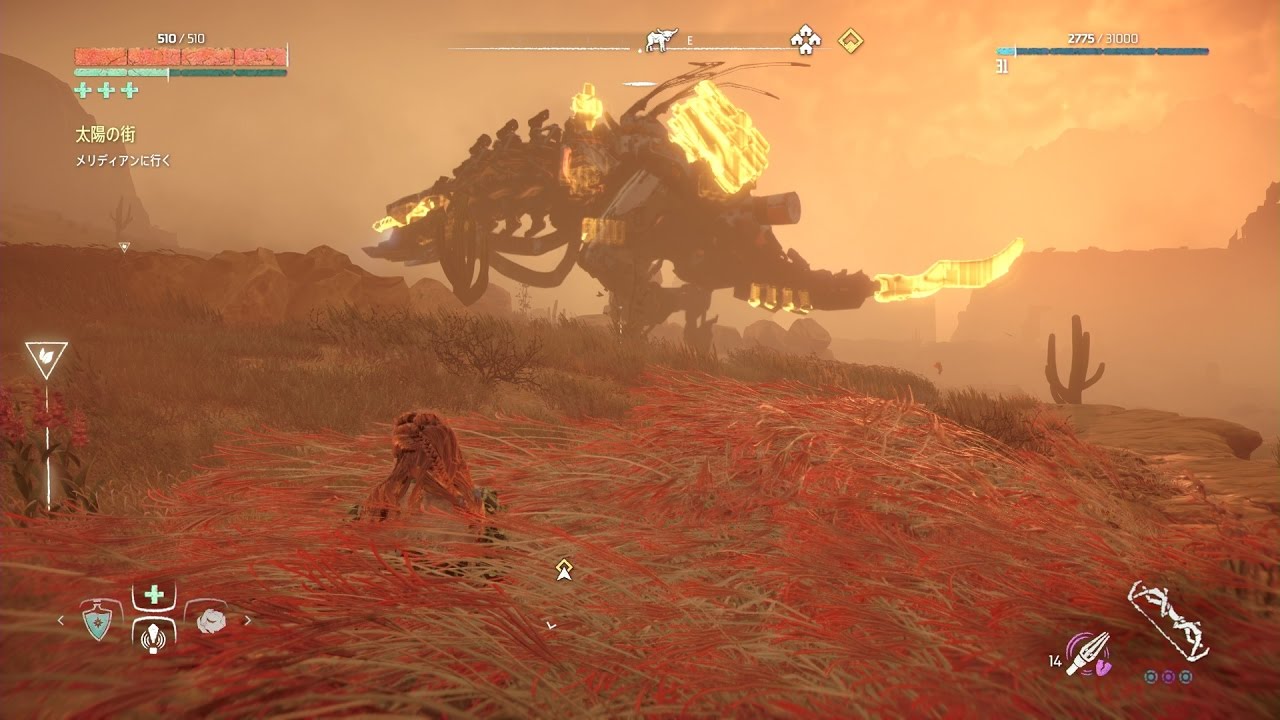Select the rock throwable slot
This screenshot has height=720, width=1280.
pos(211,621)
